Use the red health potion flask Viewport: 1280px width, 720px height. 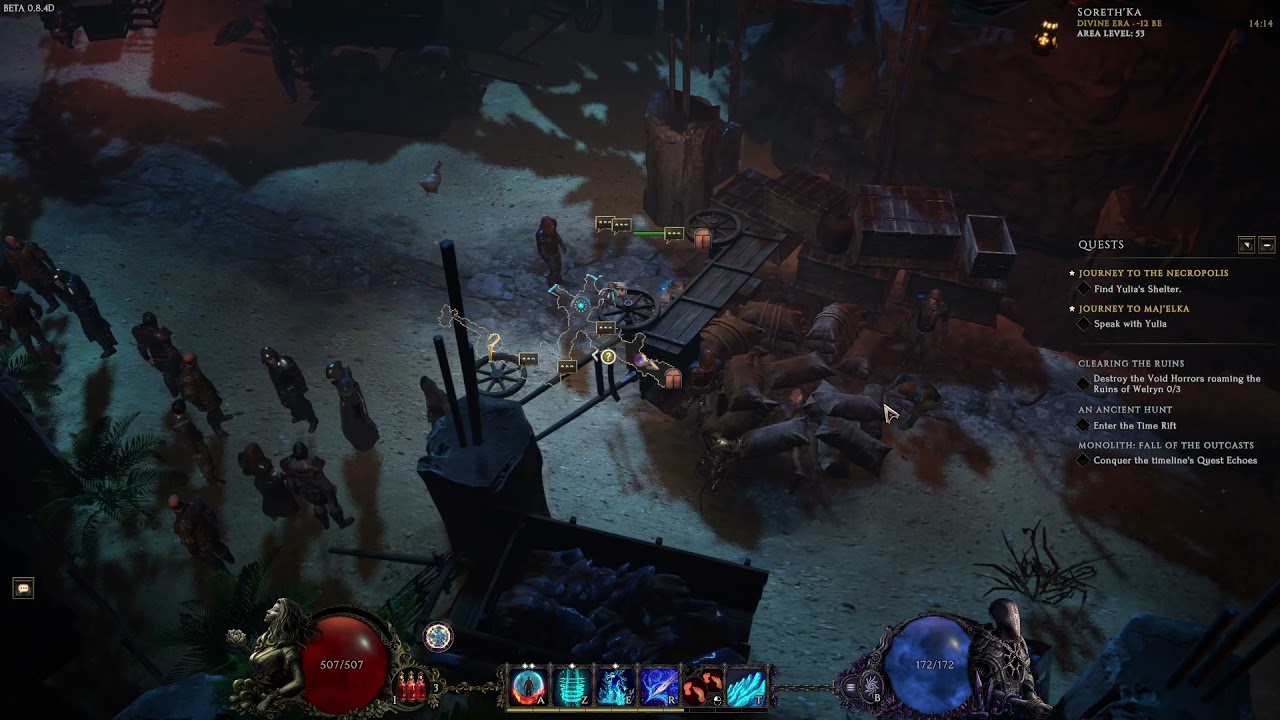[x=409, y=686]
